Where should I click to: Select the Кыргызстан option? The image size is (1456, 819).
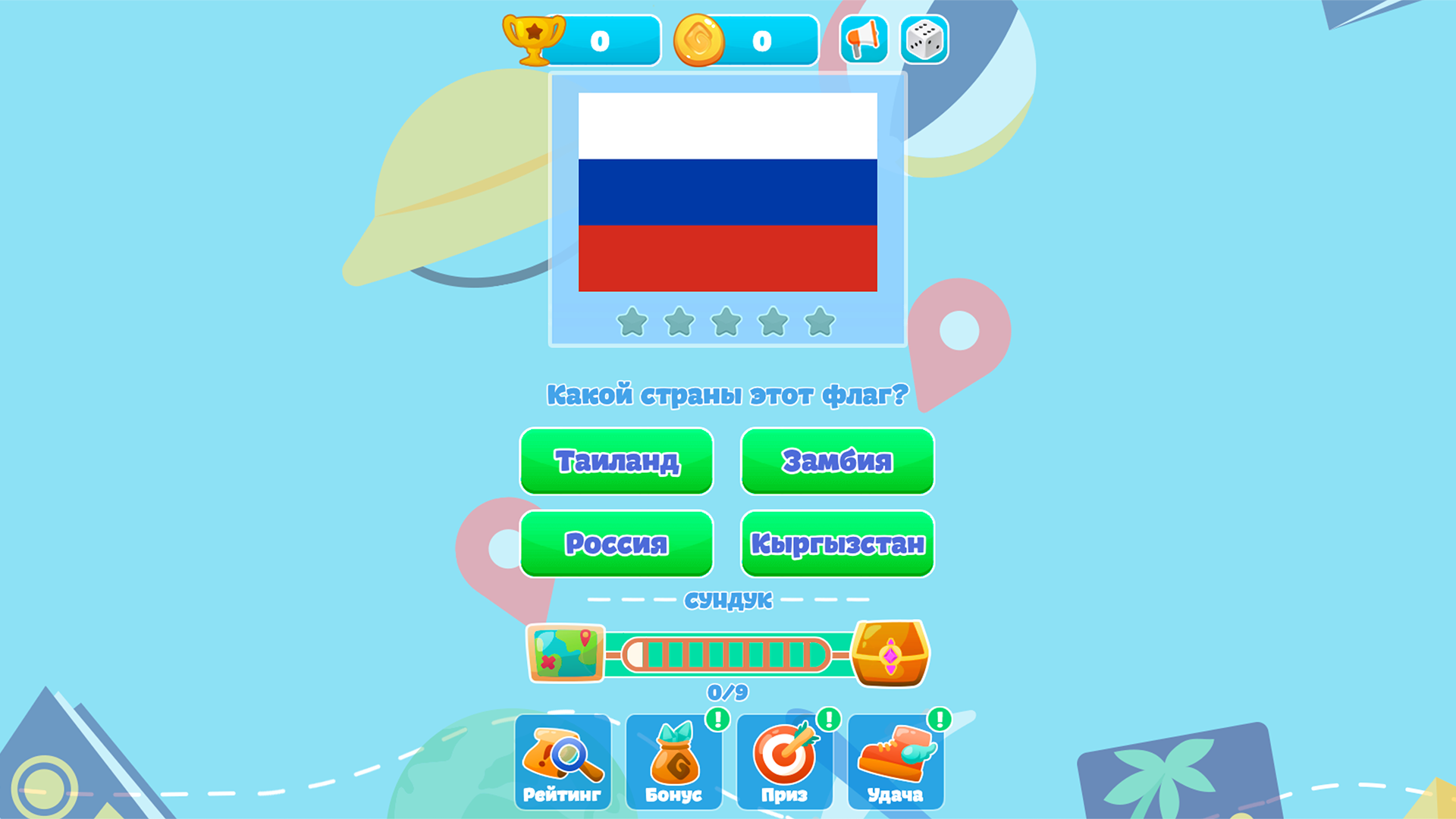(x=837, y=543)
